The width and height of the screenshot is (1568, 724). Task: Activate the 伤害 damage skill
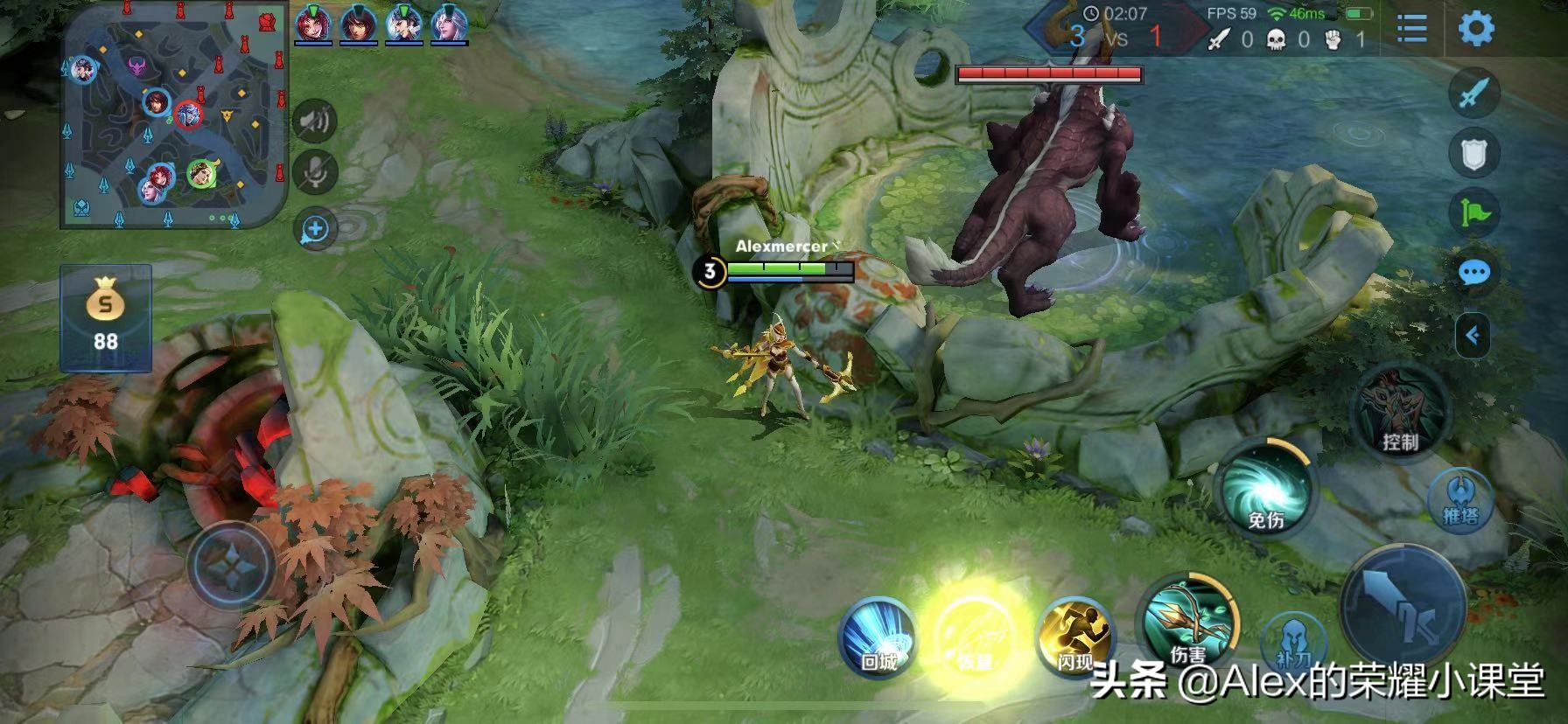point(1186,619)
